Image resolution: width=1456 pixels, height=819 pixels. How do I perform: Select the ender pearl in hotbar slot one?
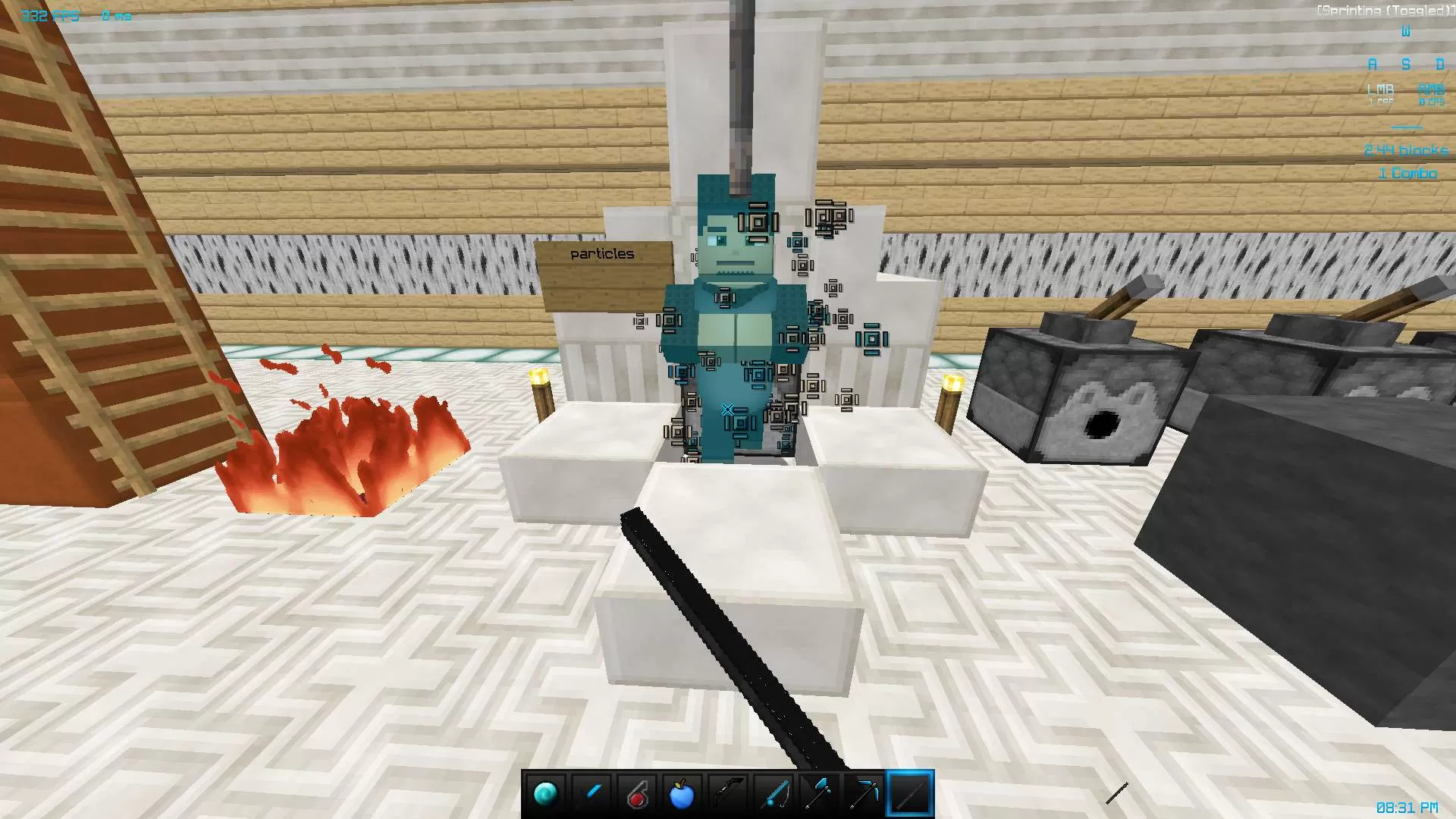pos(548,793)
